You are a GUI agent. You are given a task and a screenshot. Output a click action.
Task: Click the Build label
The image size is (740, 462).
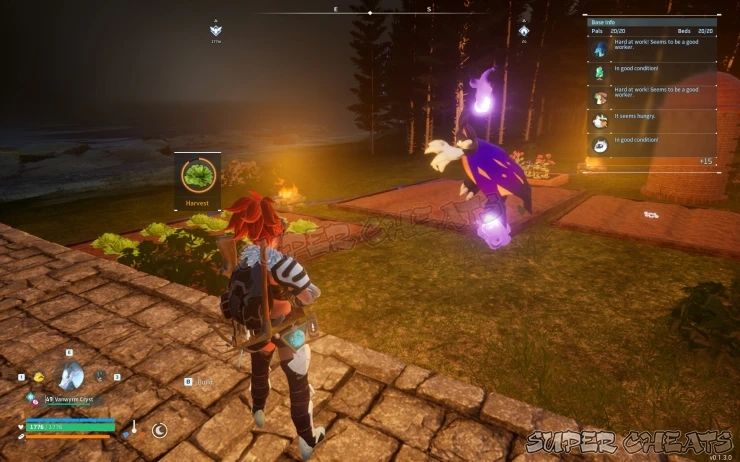coord(205,381)
